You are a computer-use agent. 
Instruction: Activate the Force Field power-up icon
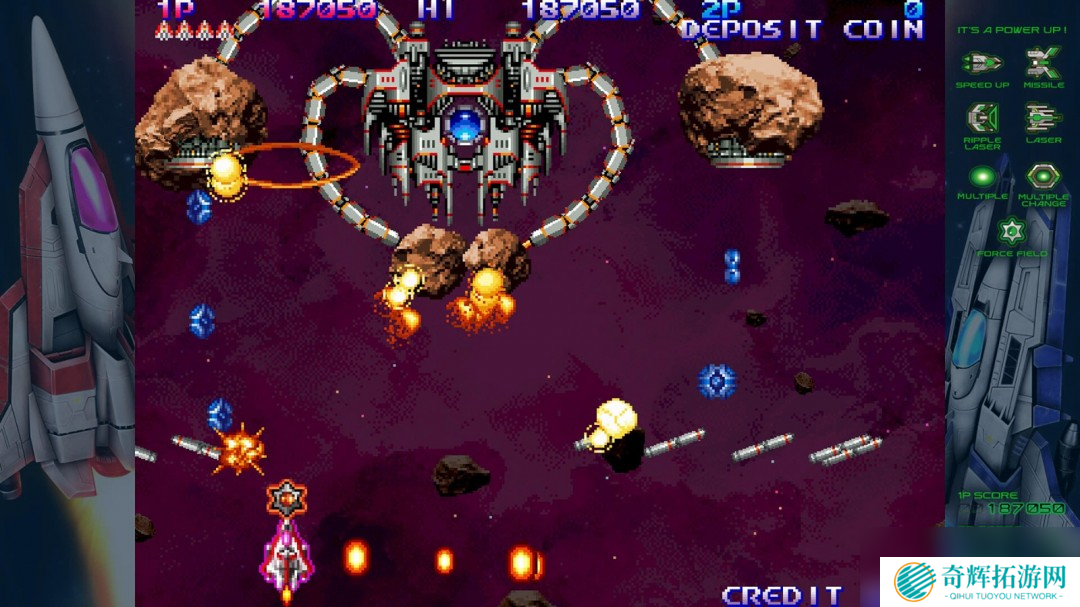tap(1012, 232)
